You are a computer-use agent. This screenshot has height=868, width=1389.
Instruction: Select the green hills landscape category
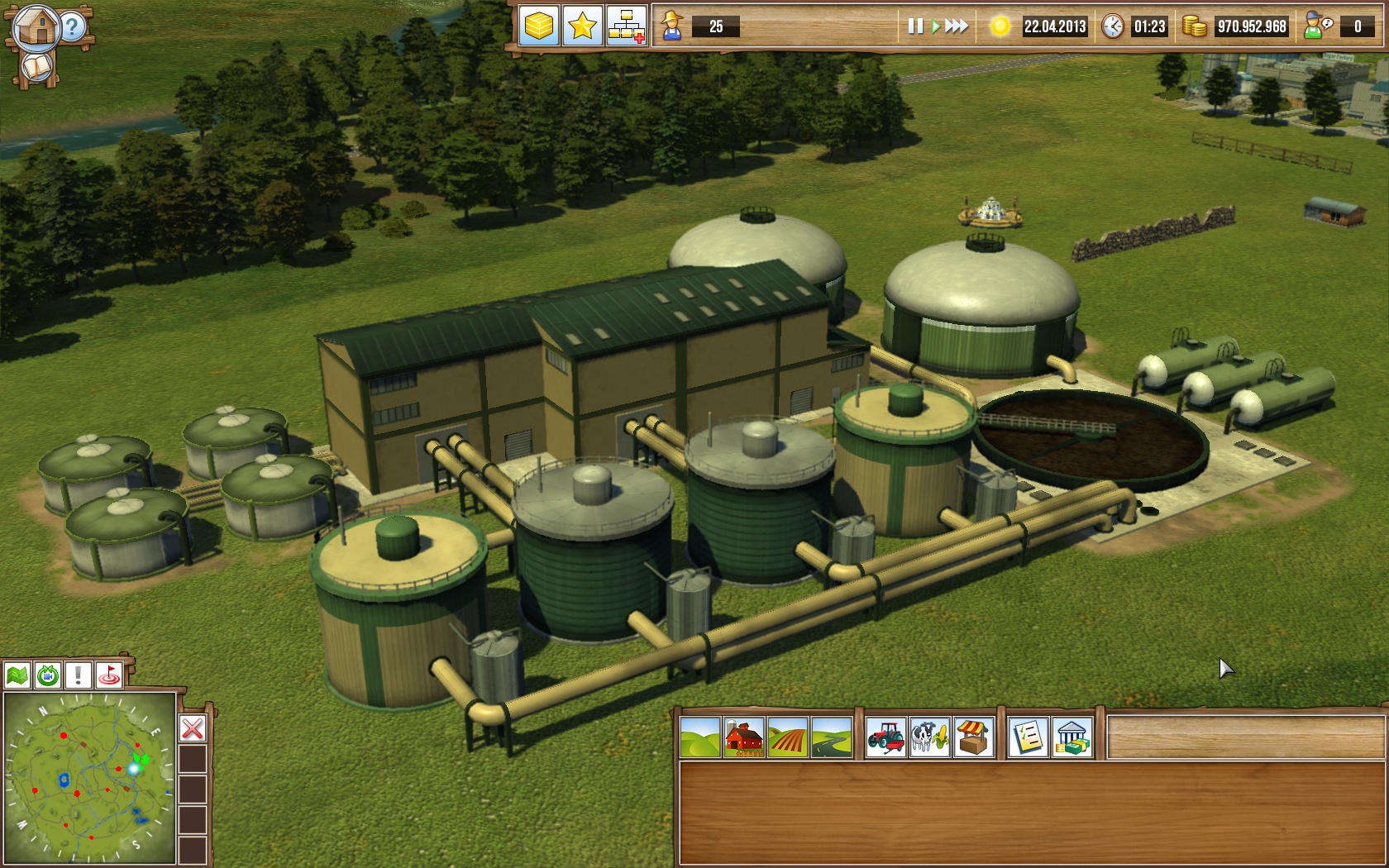tap(700, 737)
